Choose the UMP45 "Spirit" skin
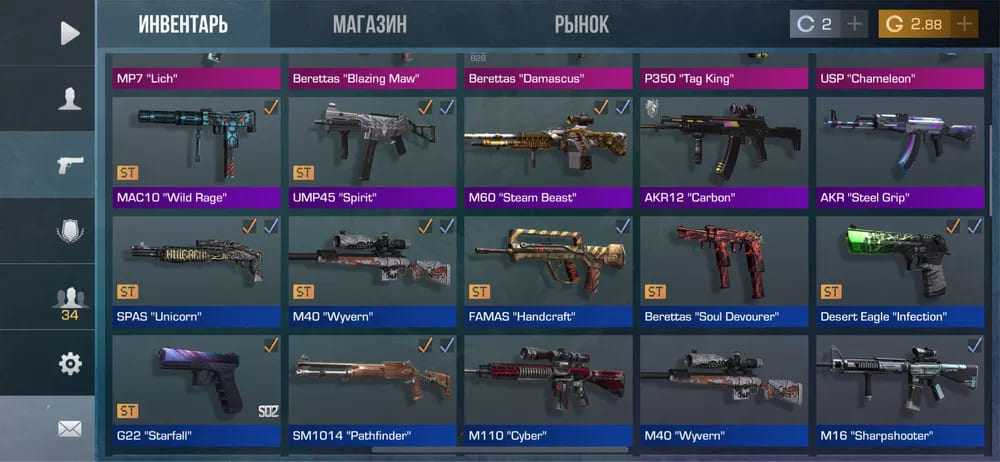Image resolution: width=1000 pixels, height=462 pixels. (372, 143)
